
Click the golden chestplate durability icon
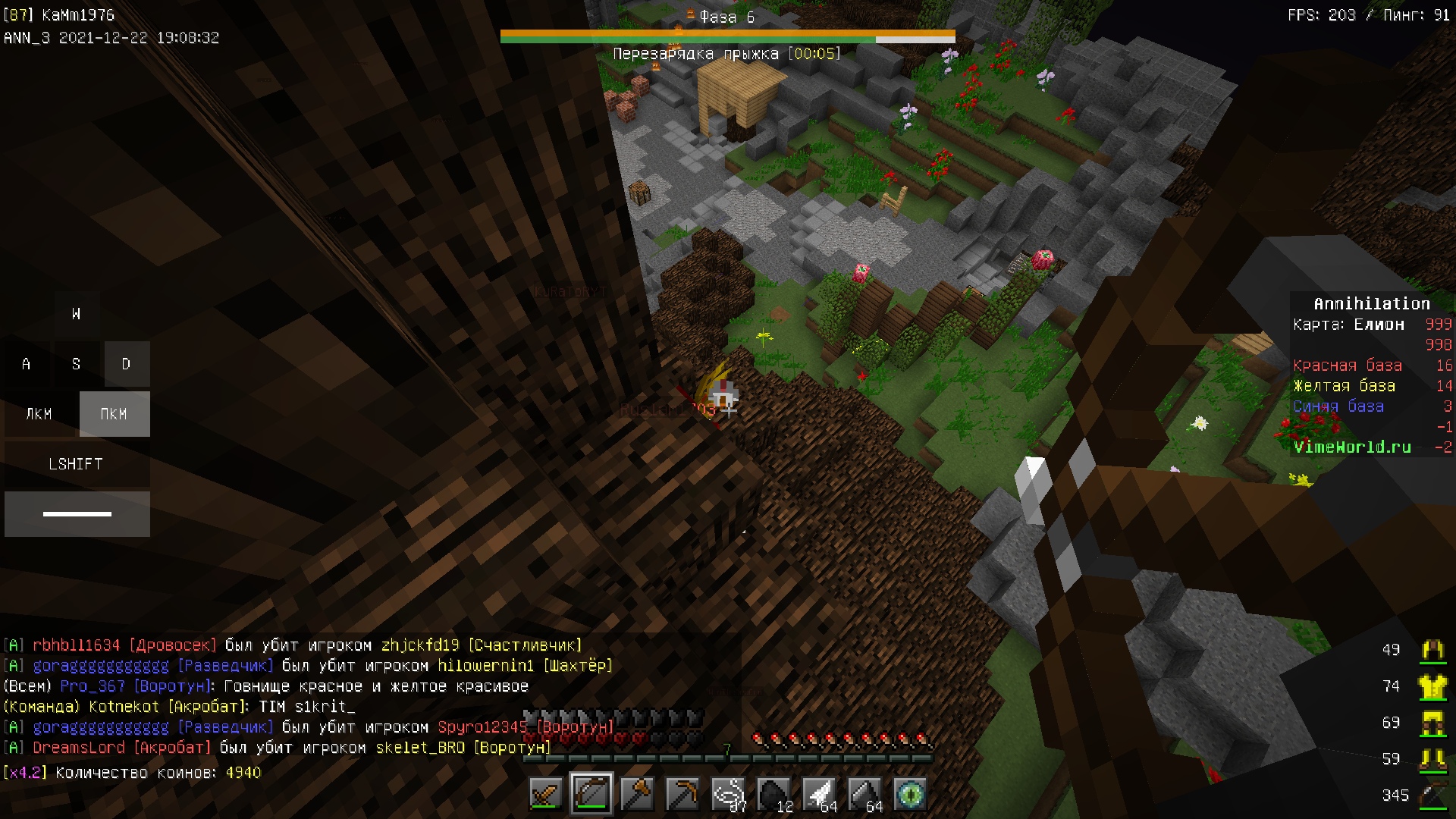1432,686
